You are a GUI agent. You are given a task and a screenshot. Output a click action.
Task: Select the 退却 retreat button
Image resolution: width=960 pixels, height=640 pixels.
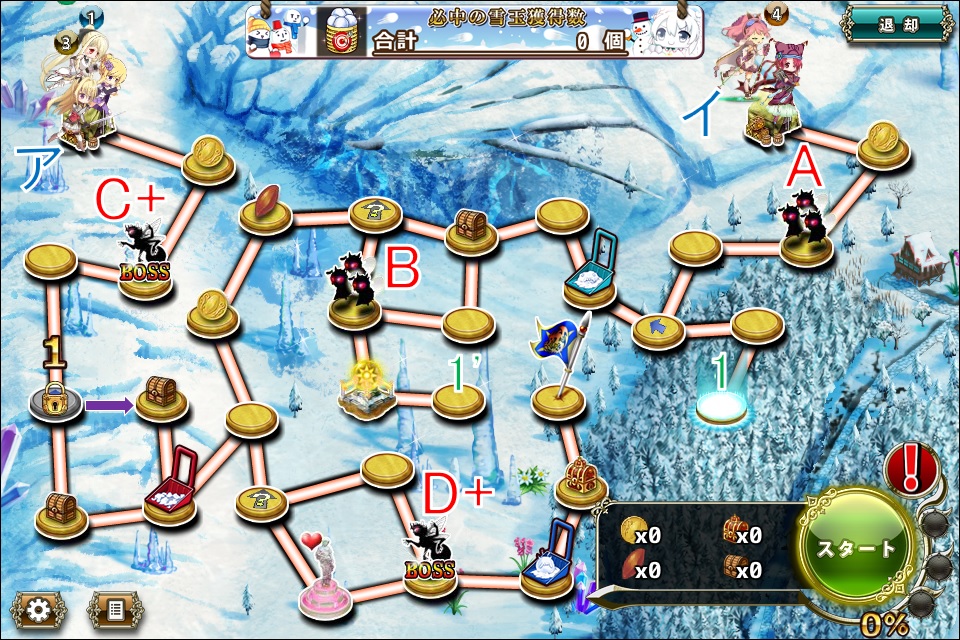(894, 24)
